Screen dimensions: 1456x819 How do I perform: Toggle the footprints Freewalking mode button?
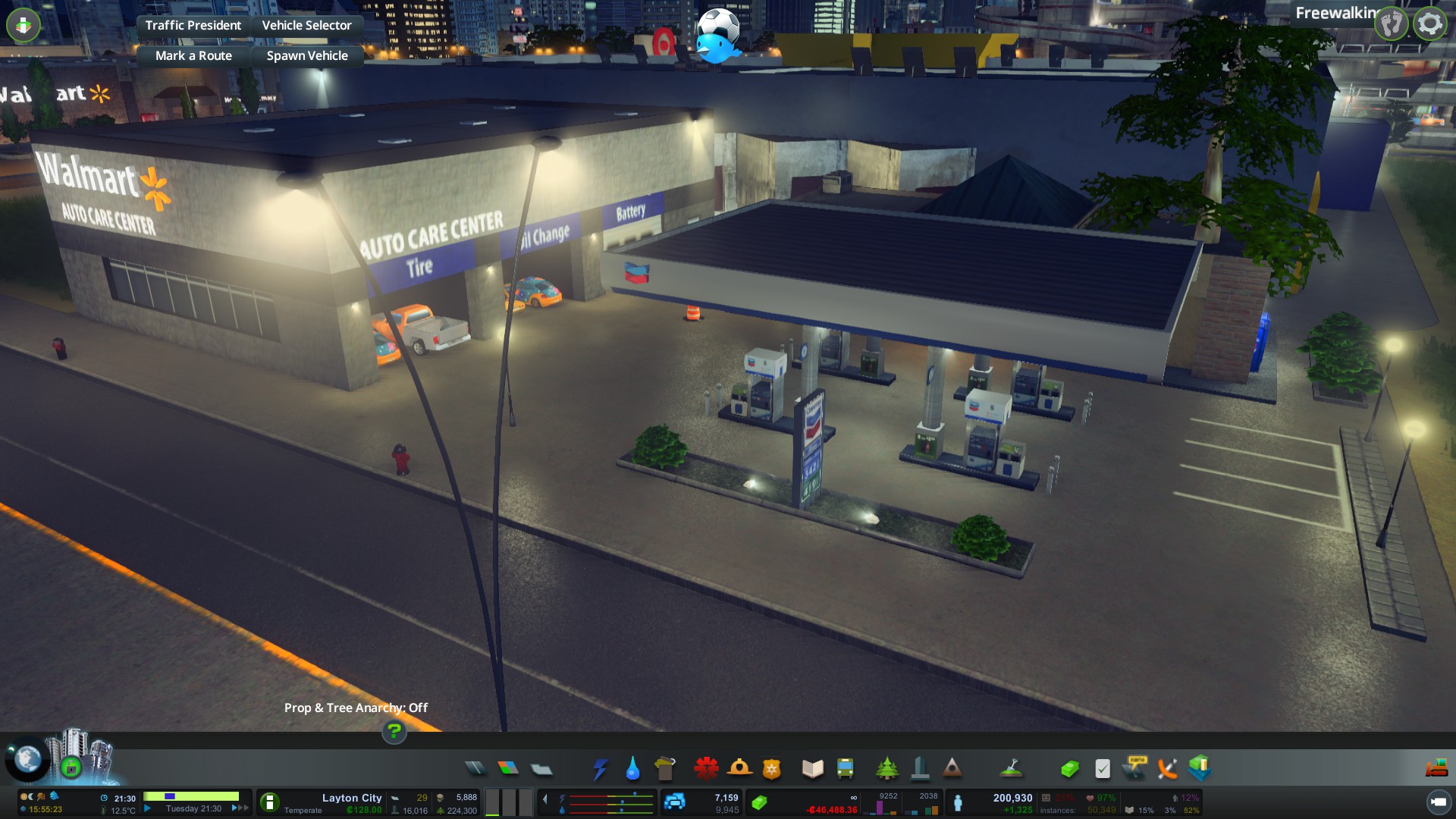(1392, 24)
